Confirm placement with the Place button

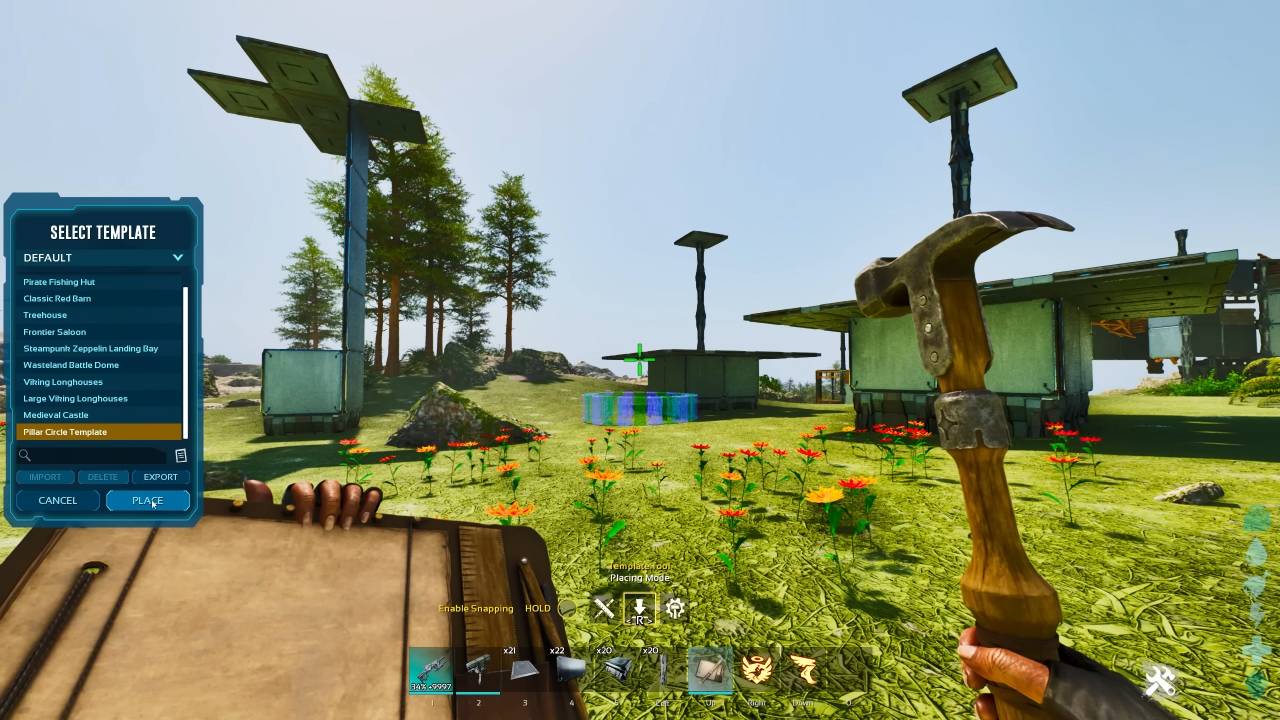coord(147,500)
